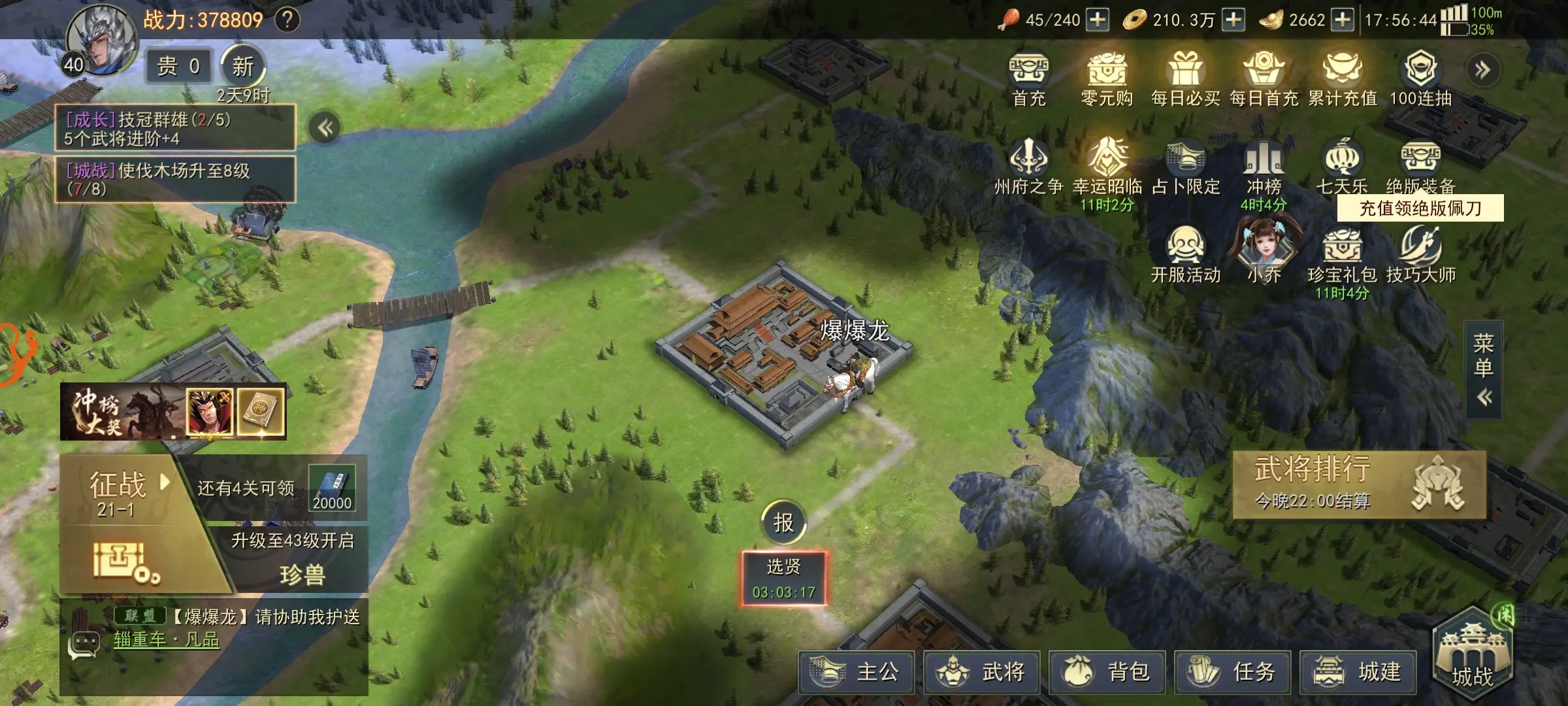
Task: Open the 任务 quest list
Action: pyautogui.click(x=1232, y=671)
